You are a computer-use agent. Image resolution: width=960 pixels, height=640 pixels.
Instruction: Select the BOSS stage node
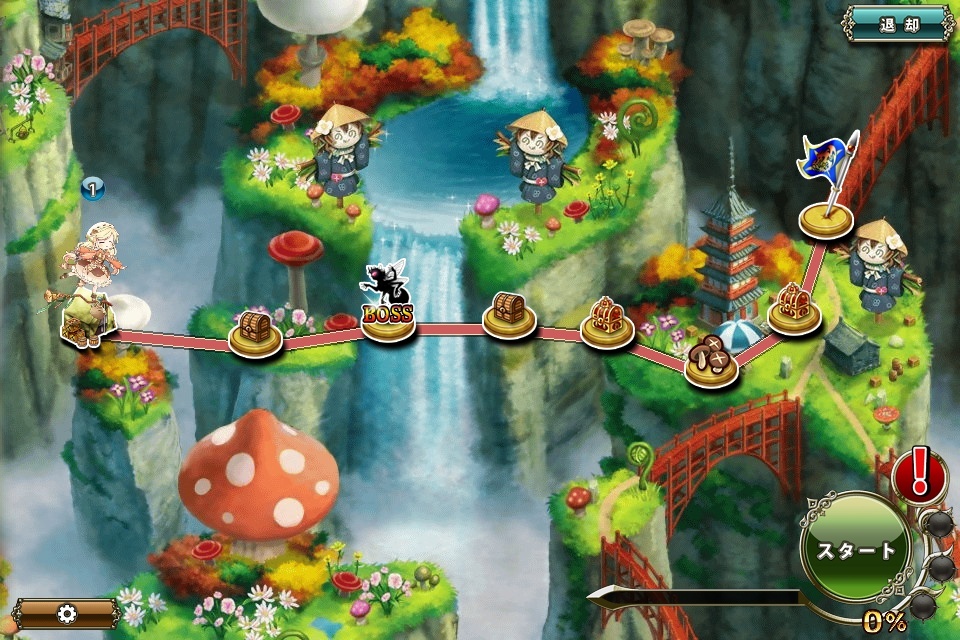(388, 319)
